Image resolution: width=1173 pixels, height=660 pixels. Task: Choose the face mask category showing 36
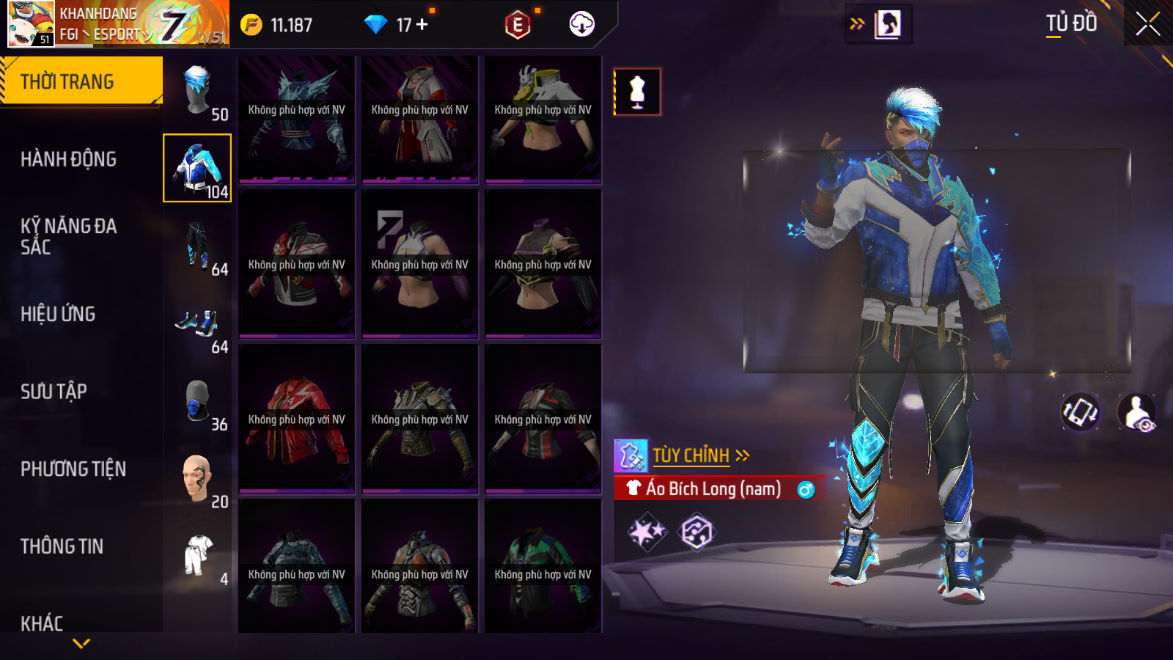198,401
